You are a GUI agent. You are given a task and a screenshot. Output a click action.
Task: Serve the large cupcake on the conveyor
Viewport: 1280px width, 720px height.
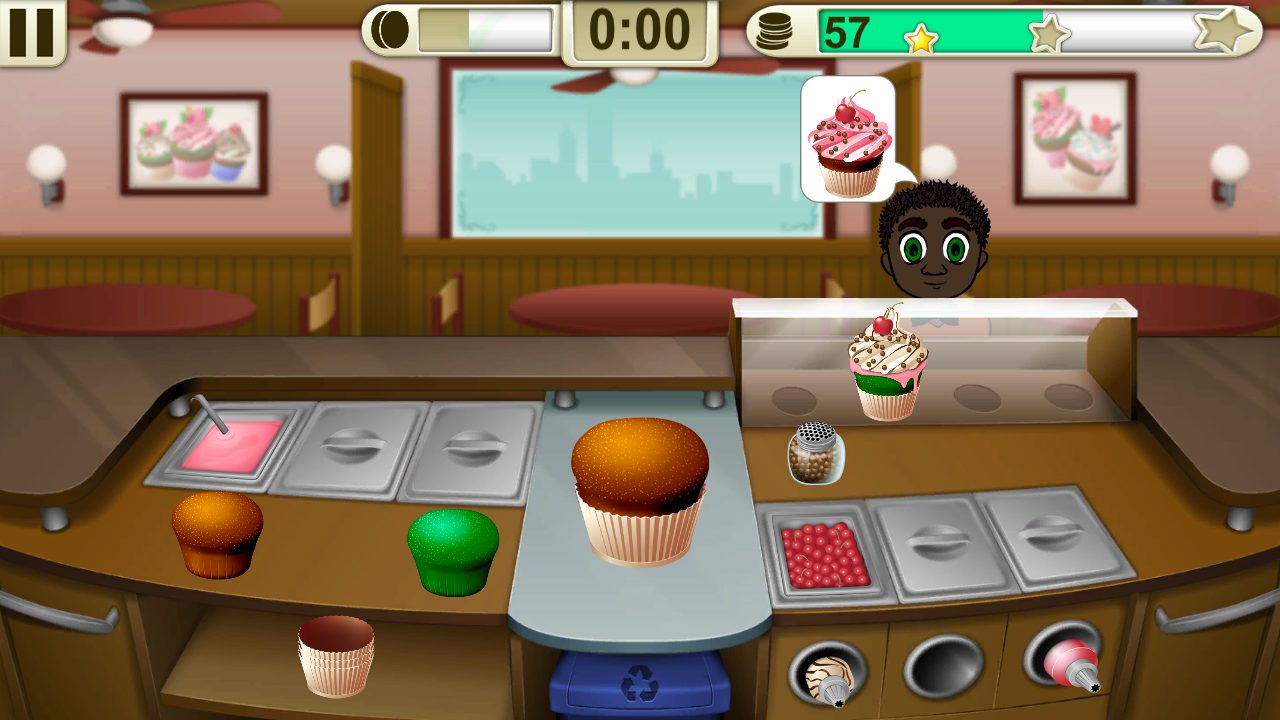pos(640,490)
